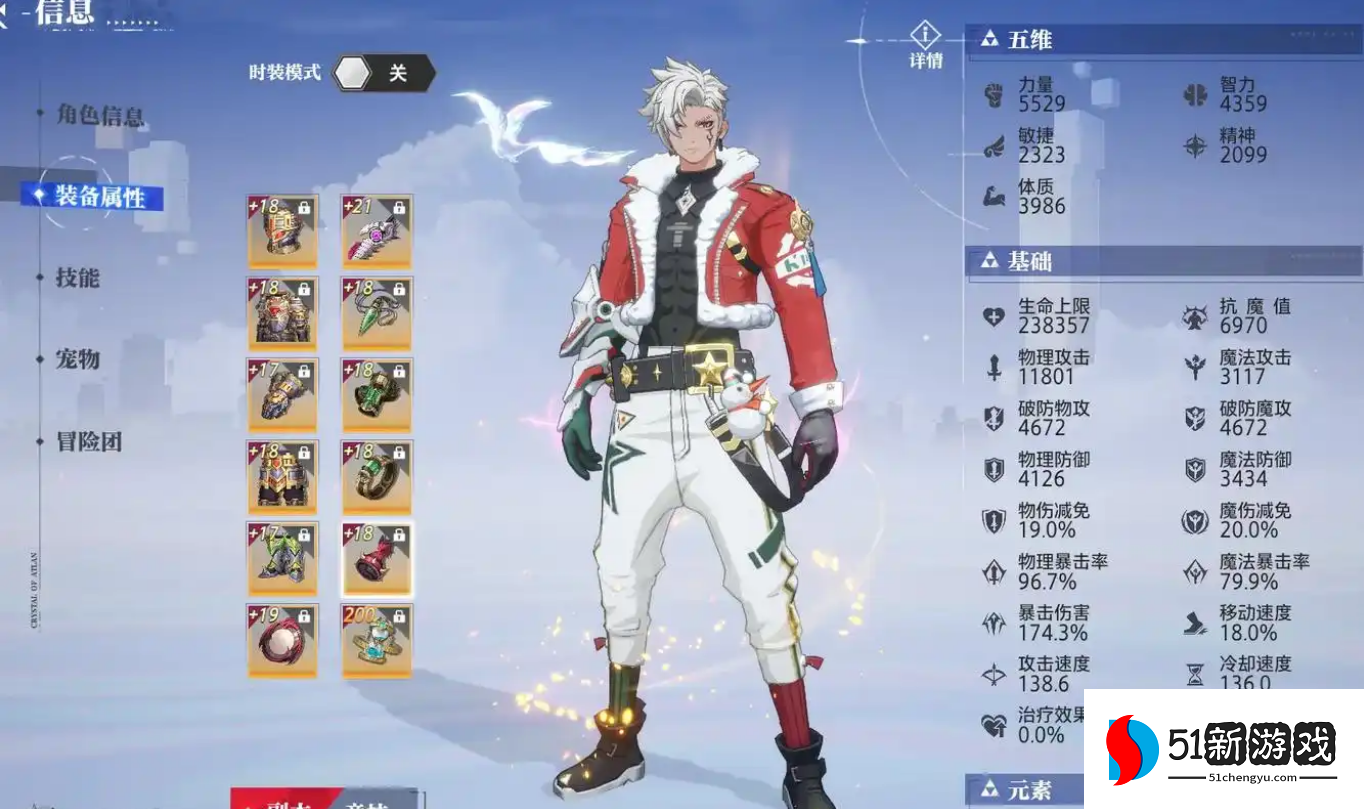The width and height of the screenshot is (1364, 809).
Task: Select the +18 helmet equipment icon
Action: (x=283, y=230)
